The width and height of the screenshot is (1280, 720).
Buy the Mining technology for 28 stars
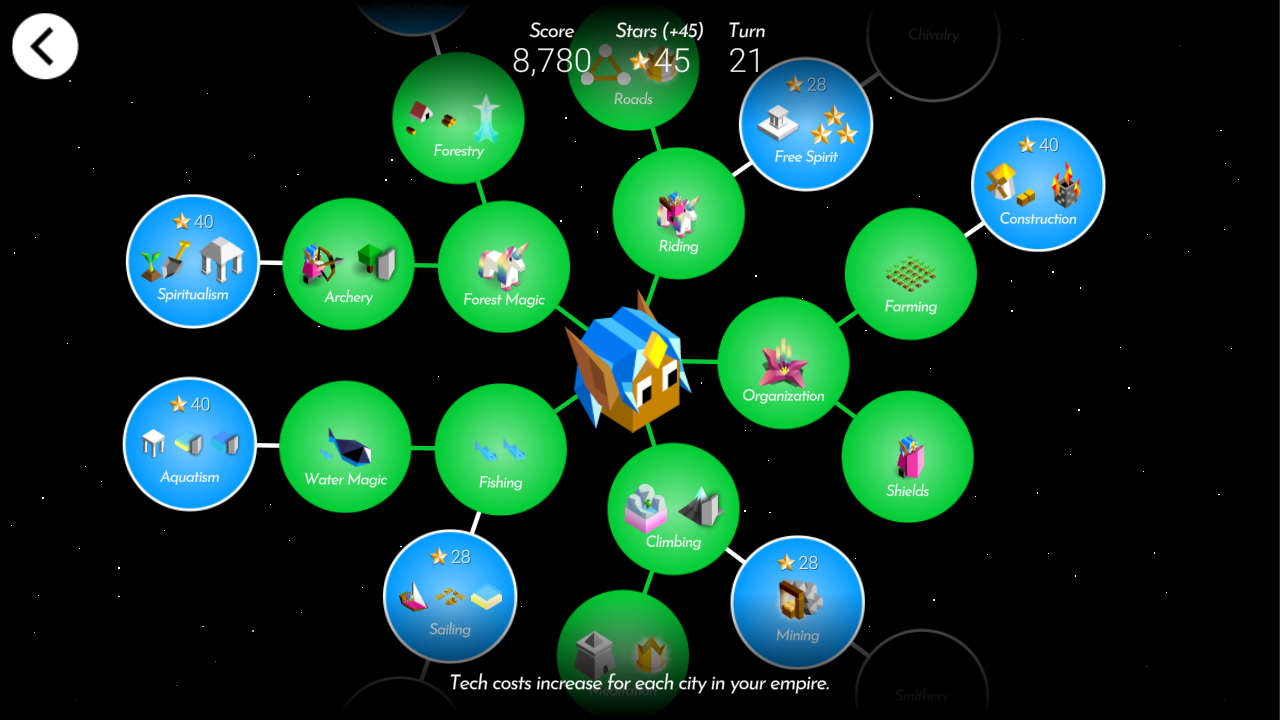coord(797,602)
